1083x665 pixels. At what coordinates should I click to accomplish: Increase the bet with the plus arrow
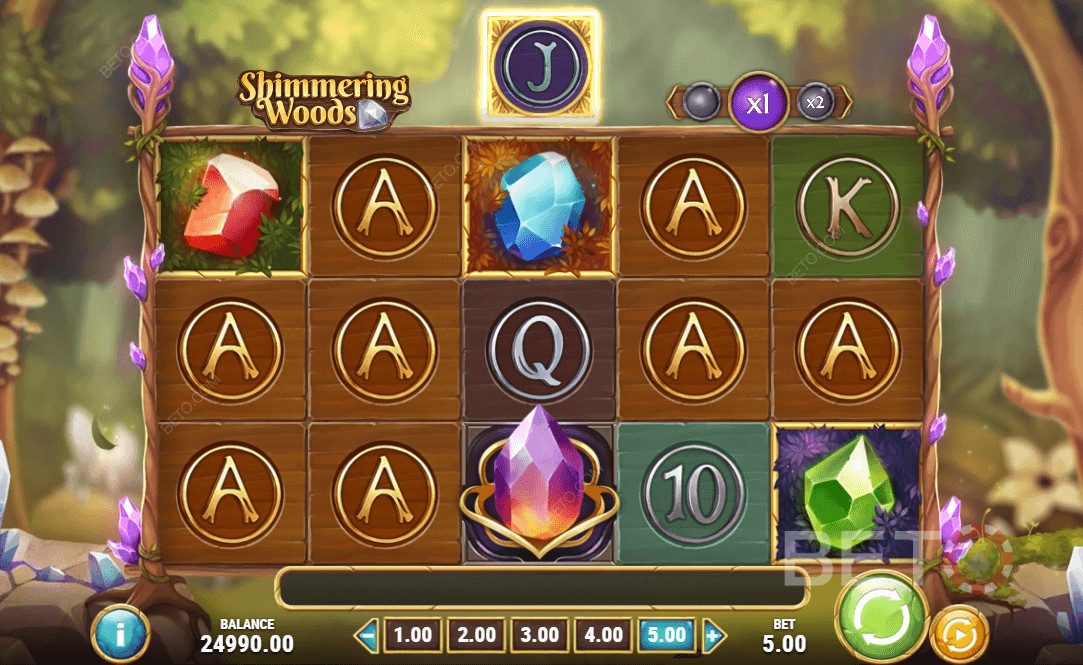click(x=712, y=635)
